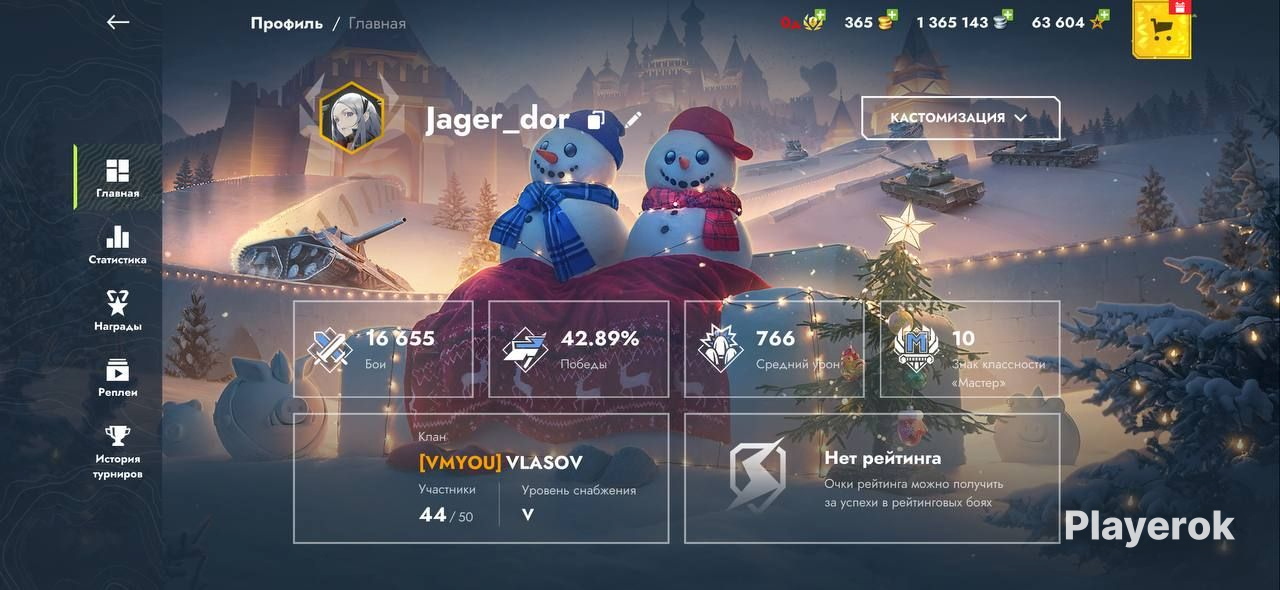Open История турниров tab

[118, 451]
